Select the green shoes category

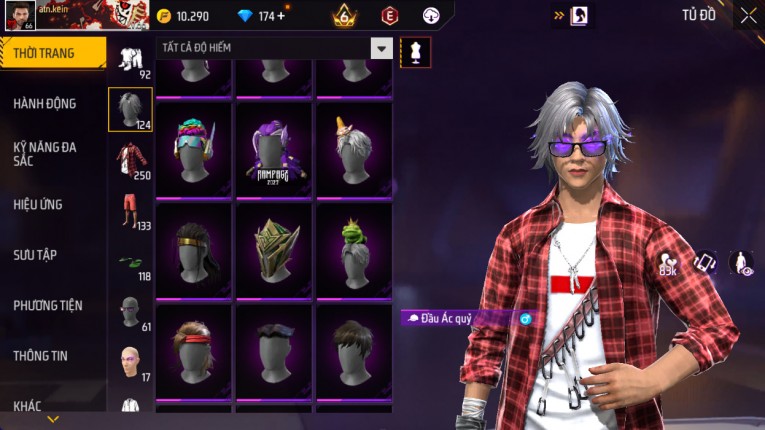click(x=130, y=262)
